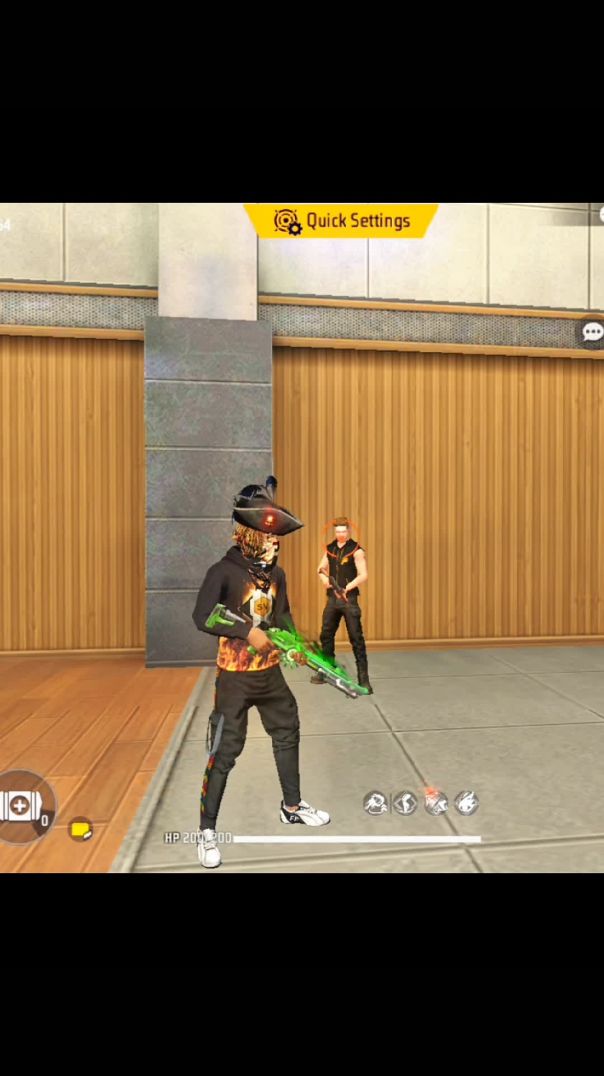Tap the small yellow icon beside the medkit

[80, 830]
